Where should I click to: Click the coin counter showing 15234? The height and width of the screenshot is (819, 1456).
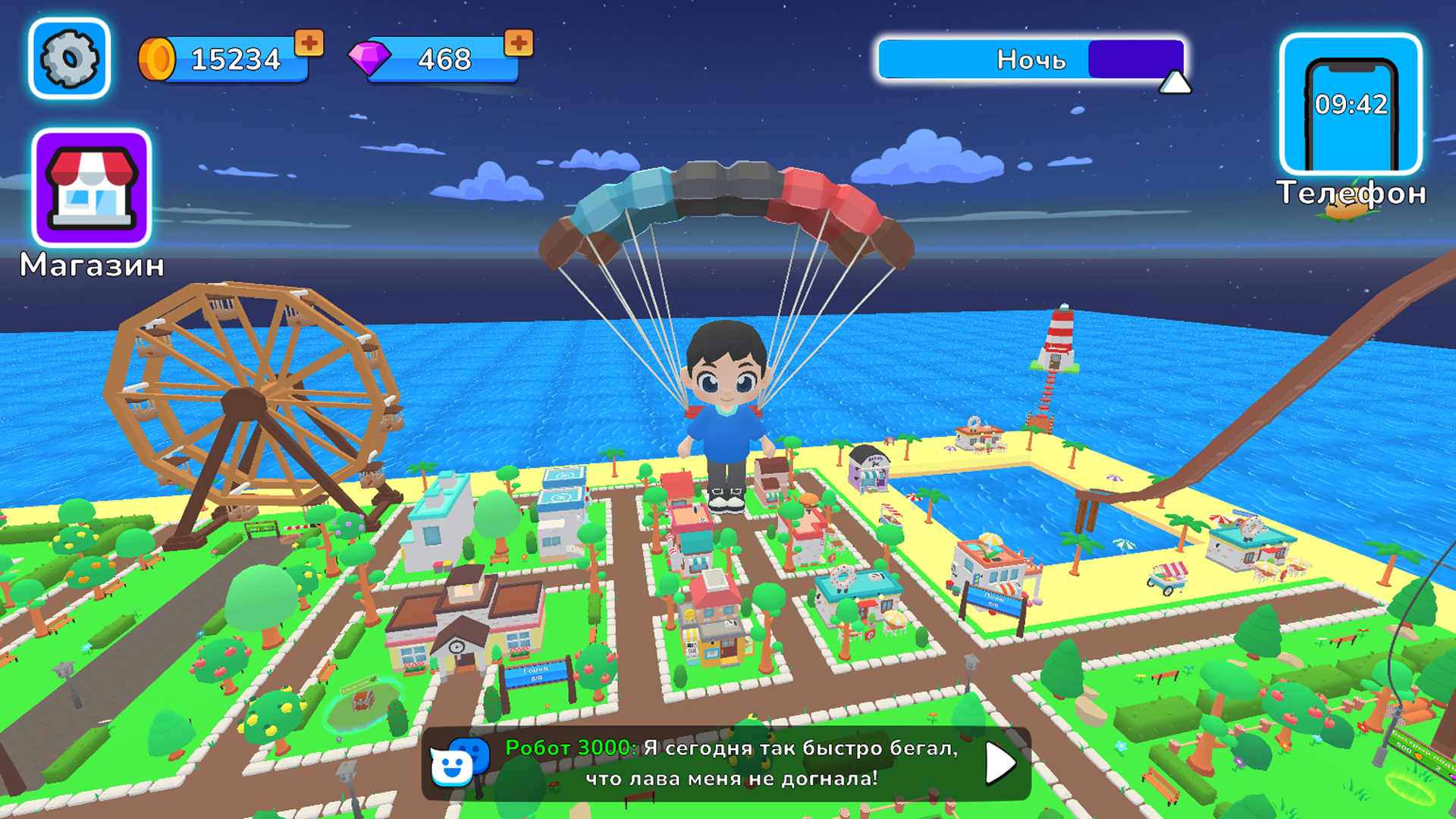[235, 59]
